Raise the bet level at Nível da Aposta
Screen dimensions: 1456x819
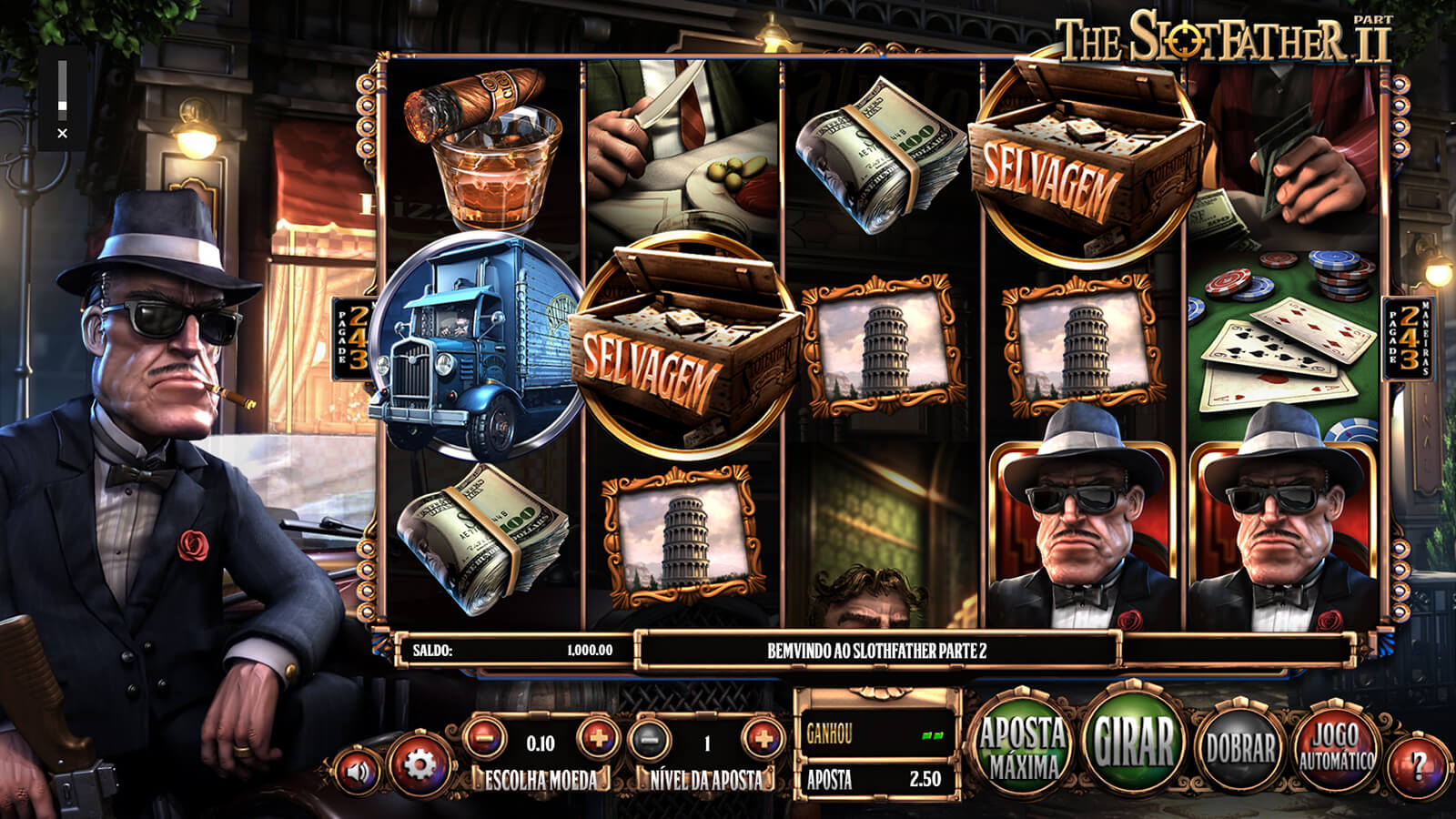762,738
